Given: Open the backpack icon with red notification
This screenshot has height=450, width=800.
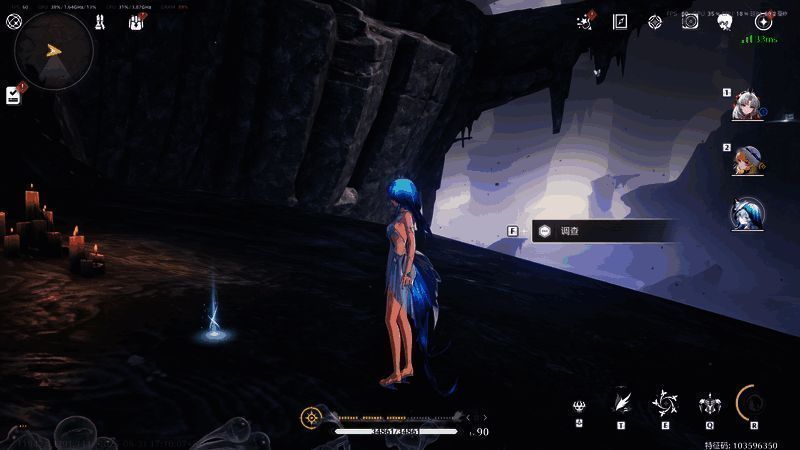Looking at the screenshot, I should (x=135, y=21).
